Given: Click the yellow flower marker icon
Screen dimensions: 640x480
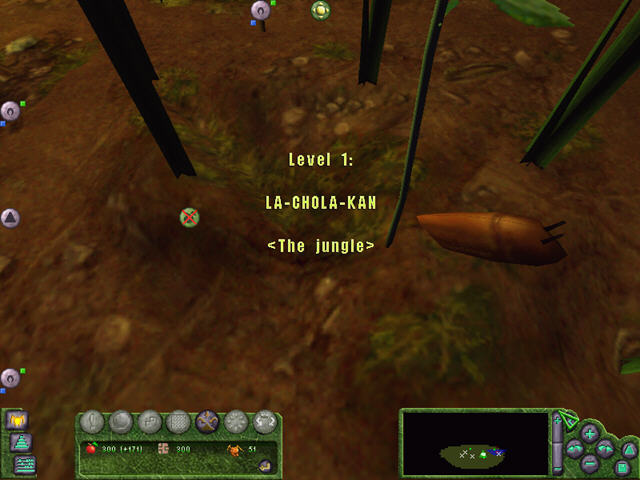Looking at the screenshot, I should pyautogui.click(x=320, y=10).
